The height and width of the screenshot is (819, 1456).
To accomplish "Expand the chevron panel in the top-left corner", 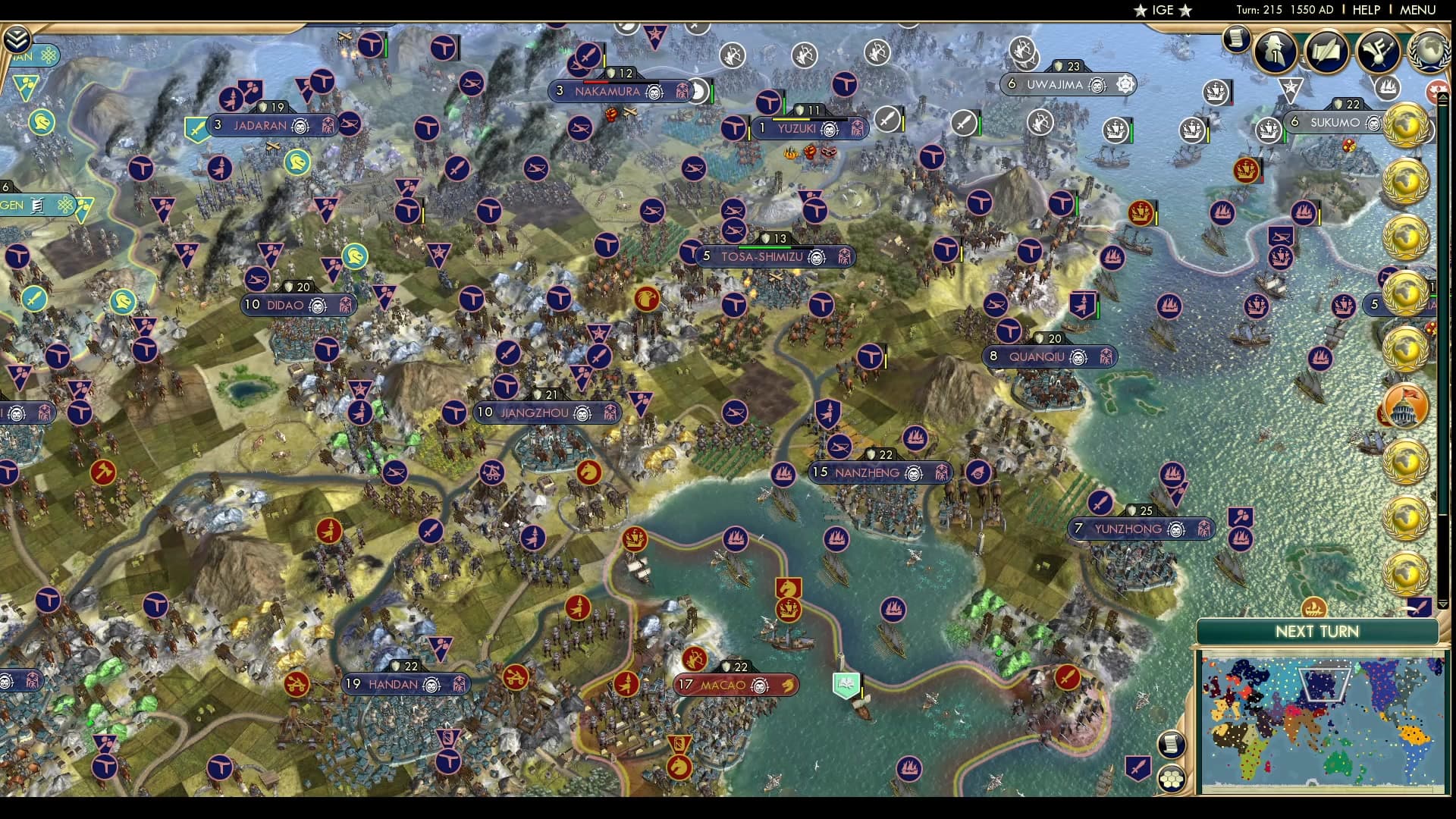I will 17,39.
